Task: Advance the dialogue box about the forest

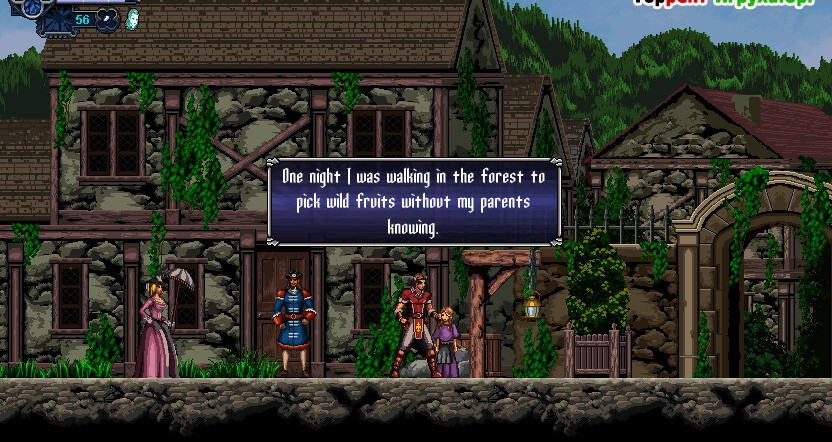Action: point(414,202)
